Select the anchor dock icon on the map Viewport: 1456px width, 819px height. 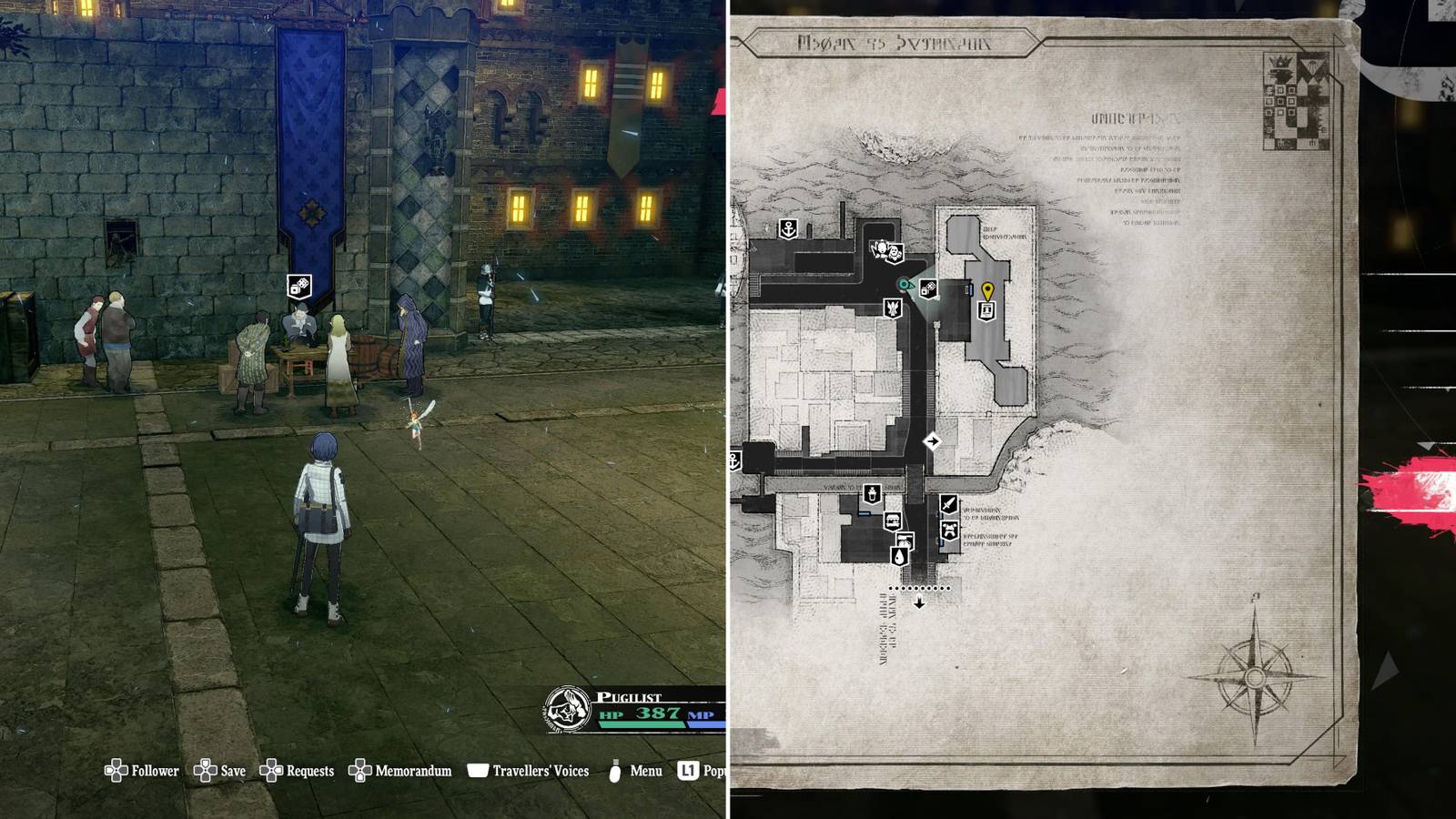click(x=787, y=227)
